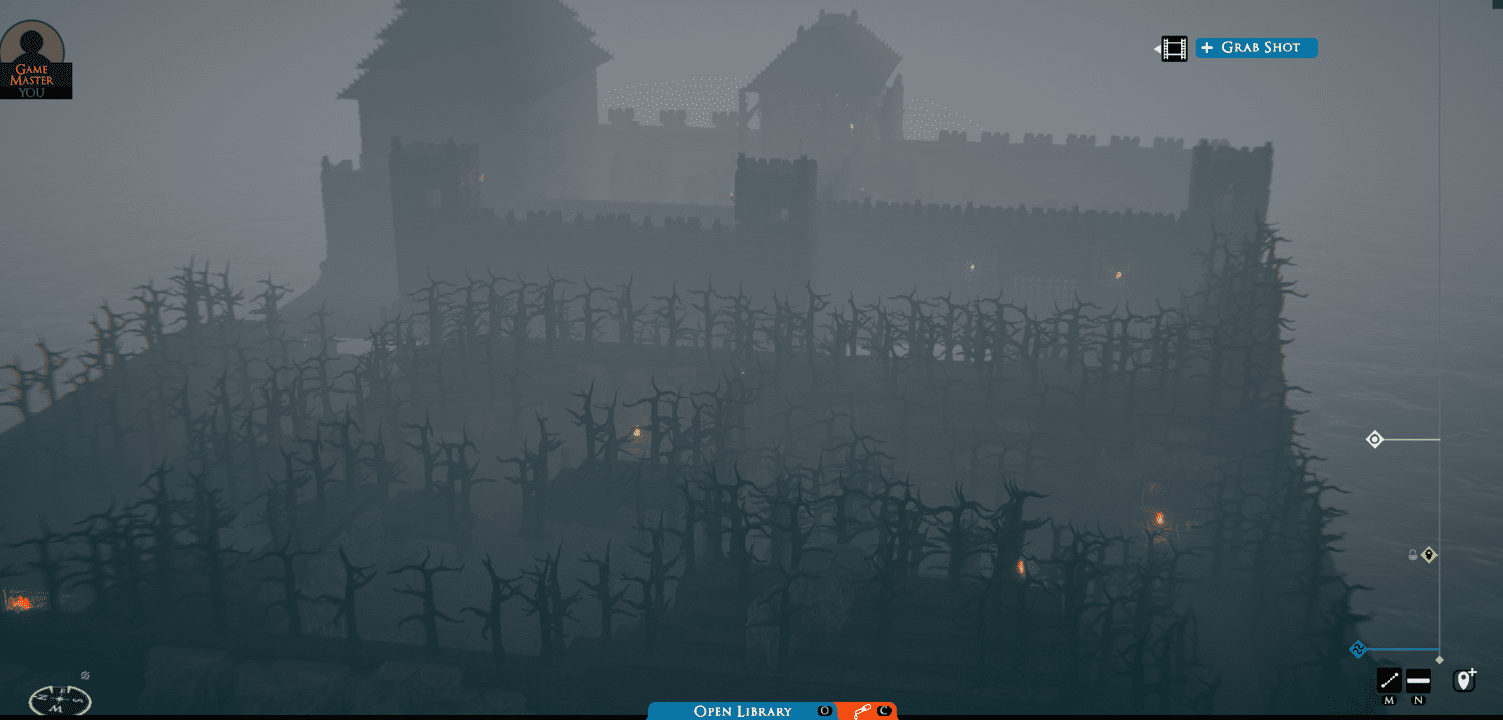Select the Measure tool marked M
The width and height of the screenshot is (1503, 720).
[x=1389, y=681]
